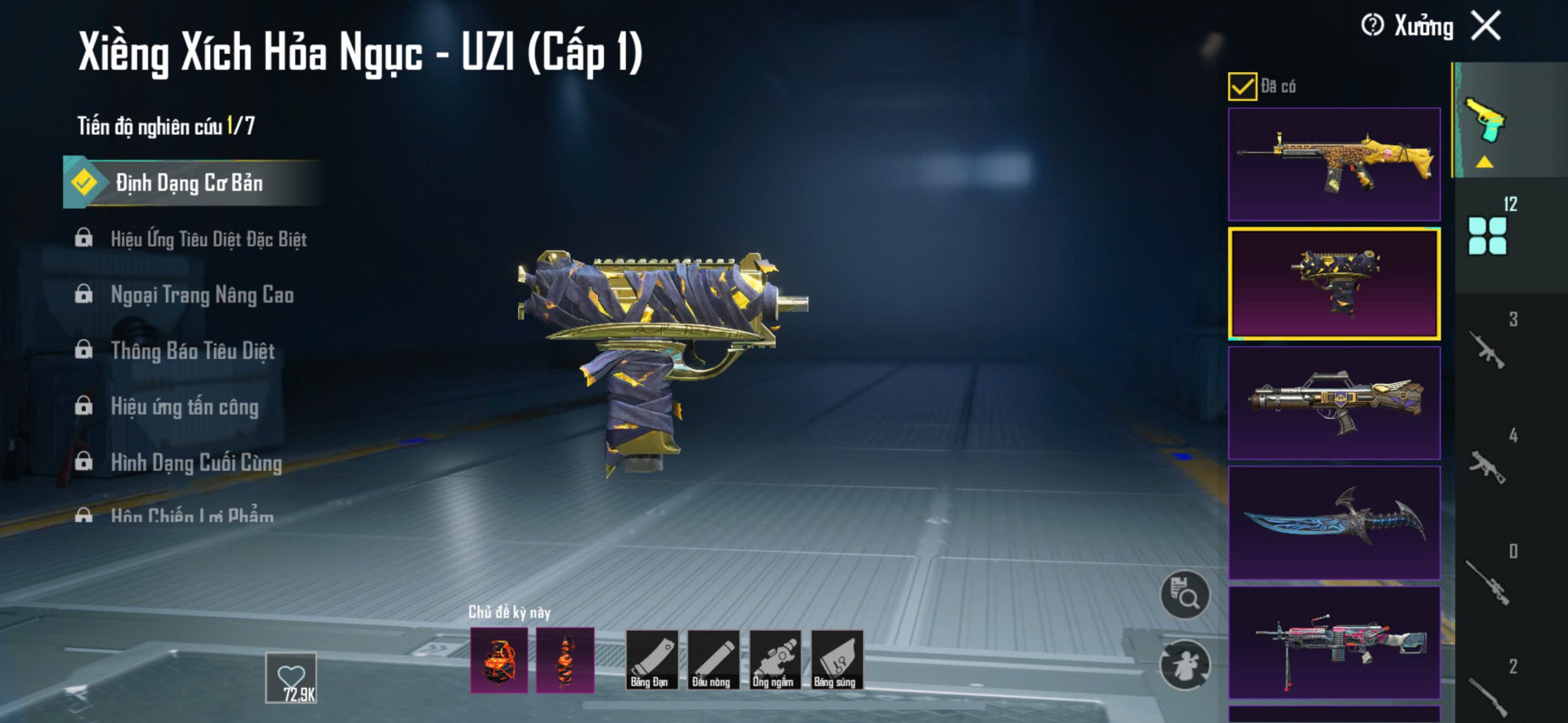Open the Xưởng help icon

1372,26
